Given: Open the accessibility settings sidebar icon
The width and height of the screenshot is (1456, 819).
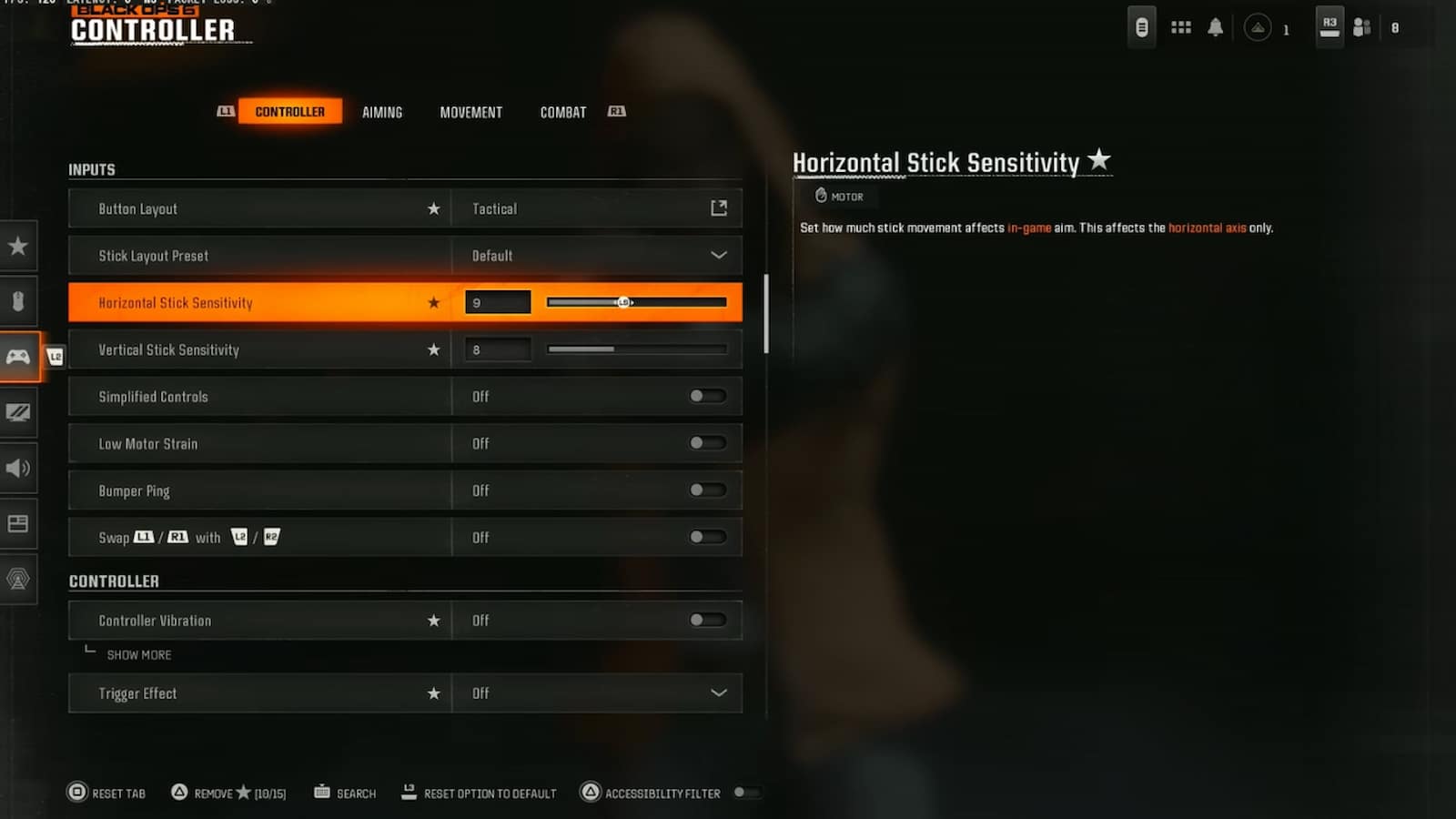Looking at the screenshot, I should click(18, 579).
